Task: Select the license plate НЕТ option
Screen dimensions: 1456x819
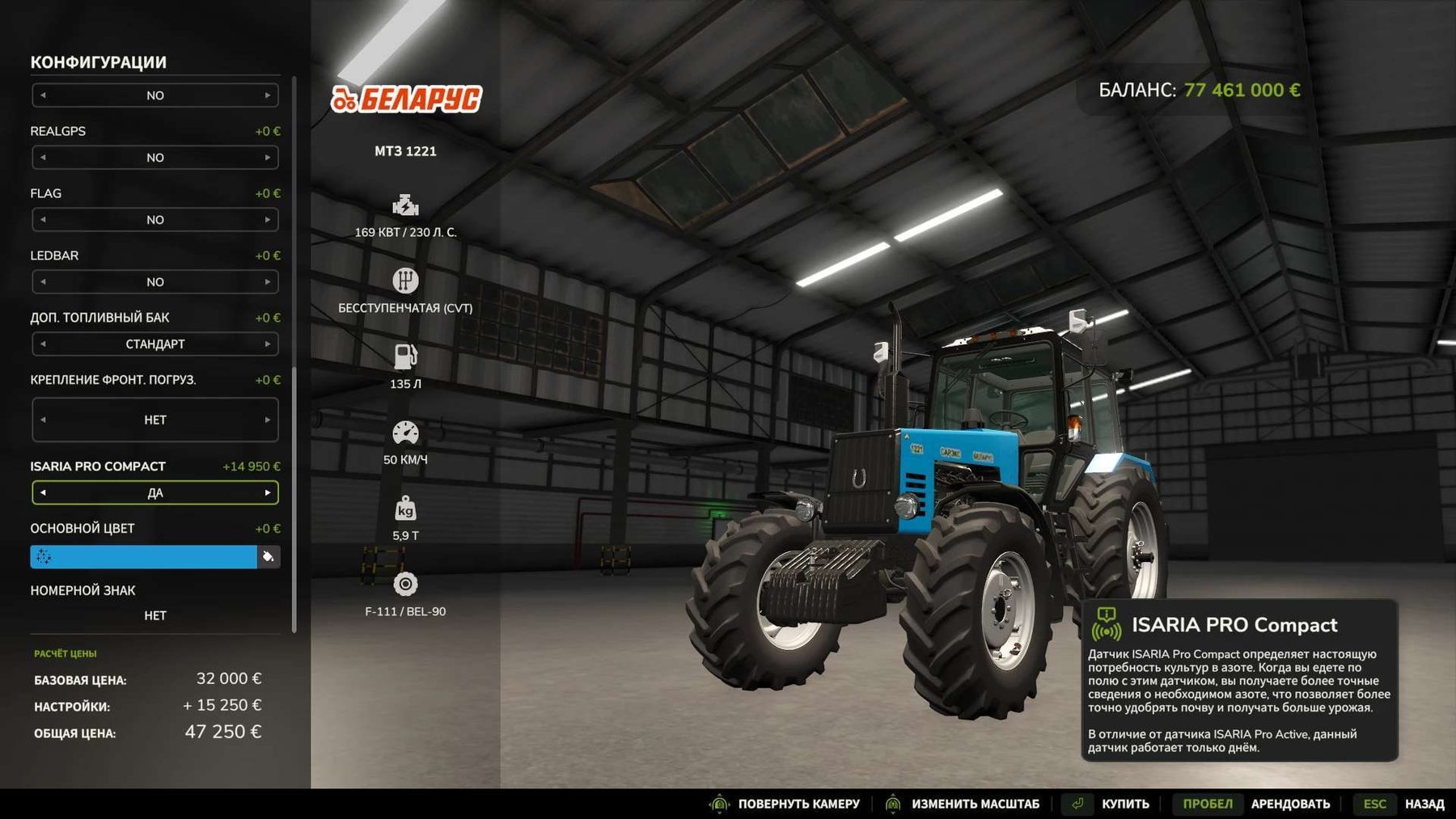Action: click(154, 616)
